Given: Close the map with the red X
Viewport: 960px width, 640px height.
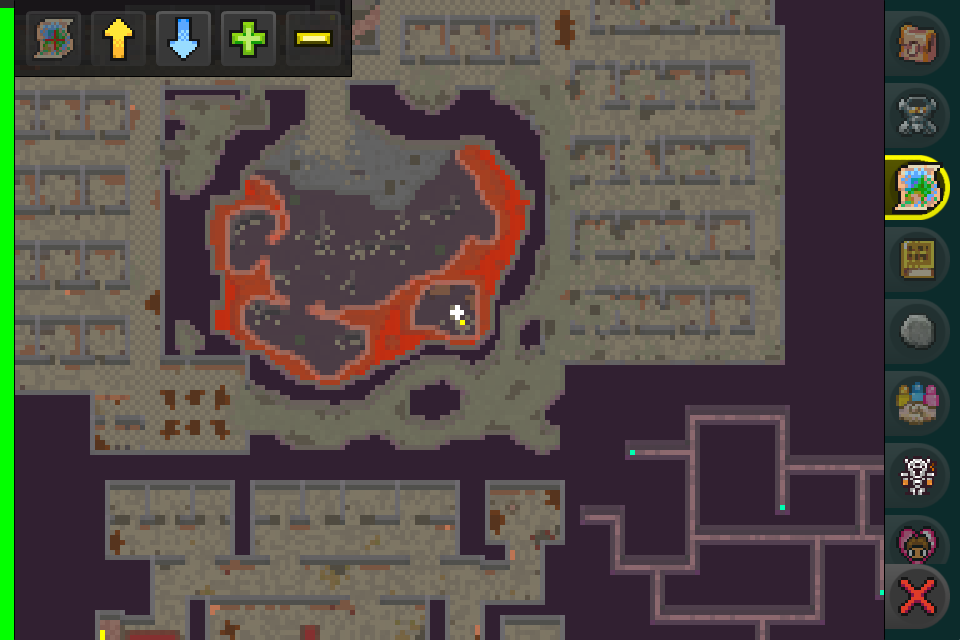Looking at the screenshot, I should tap(917, 598).
